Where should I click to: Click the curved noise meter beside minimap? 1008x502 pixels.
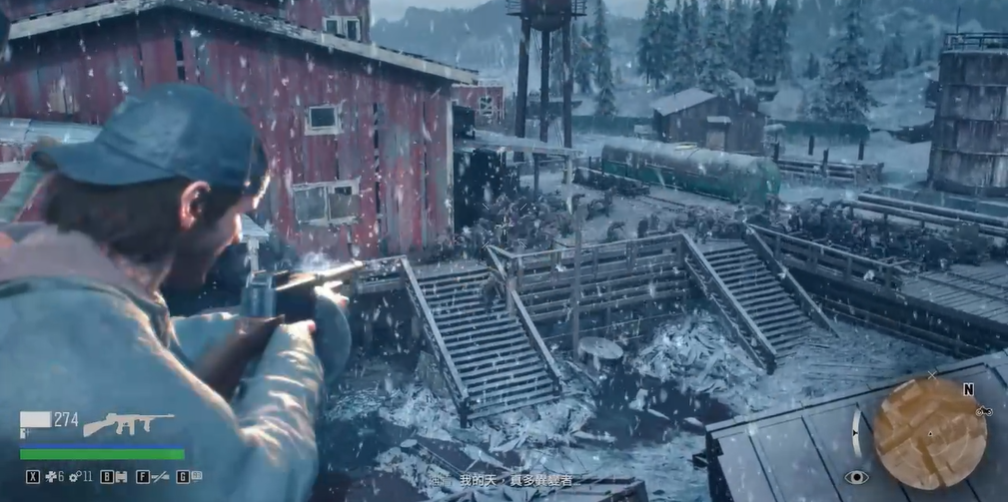(858, 432)
